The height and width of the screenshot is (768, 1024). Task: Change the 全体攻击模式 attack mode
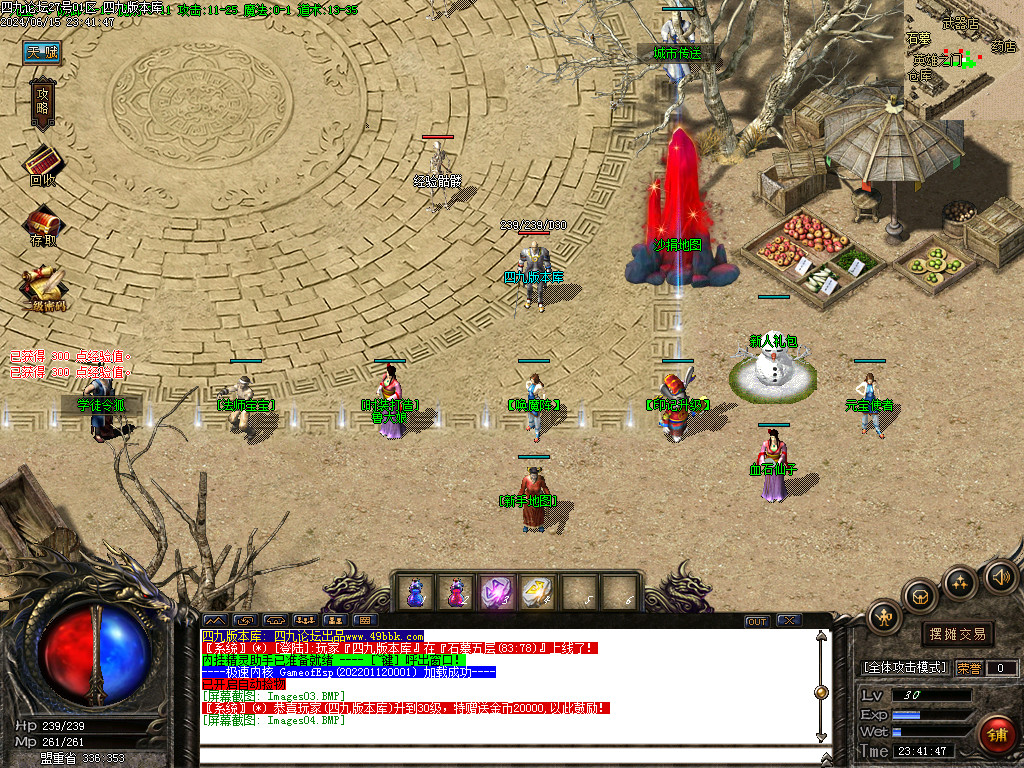coord(905,668)
